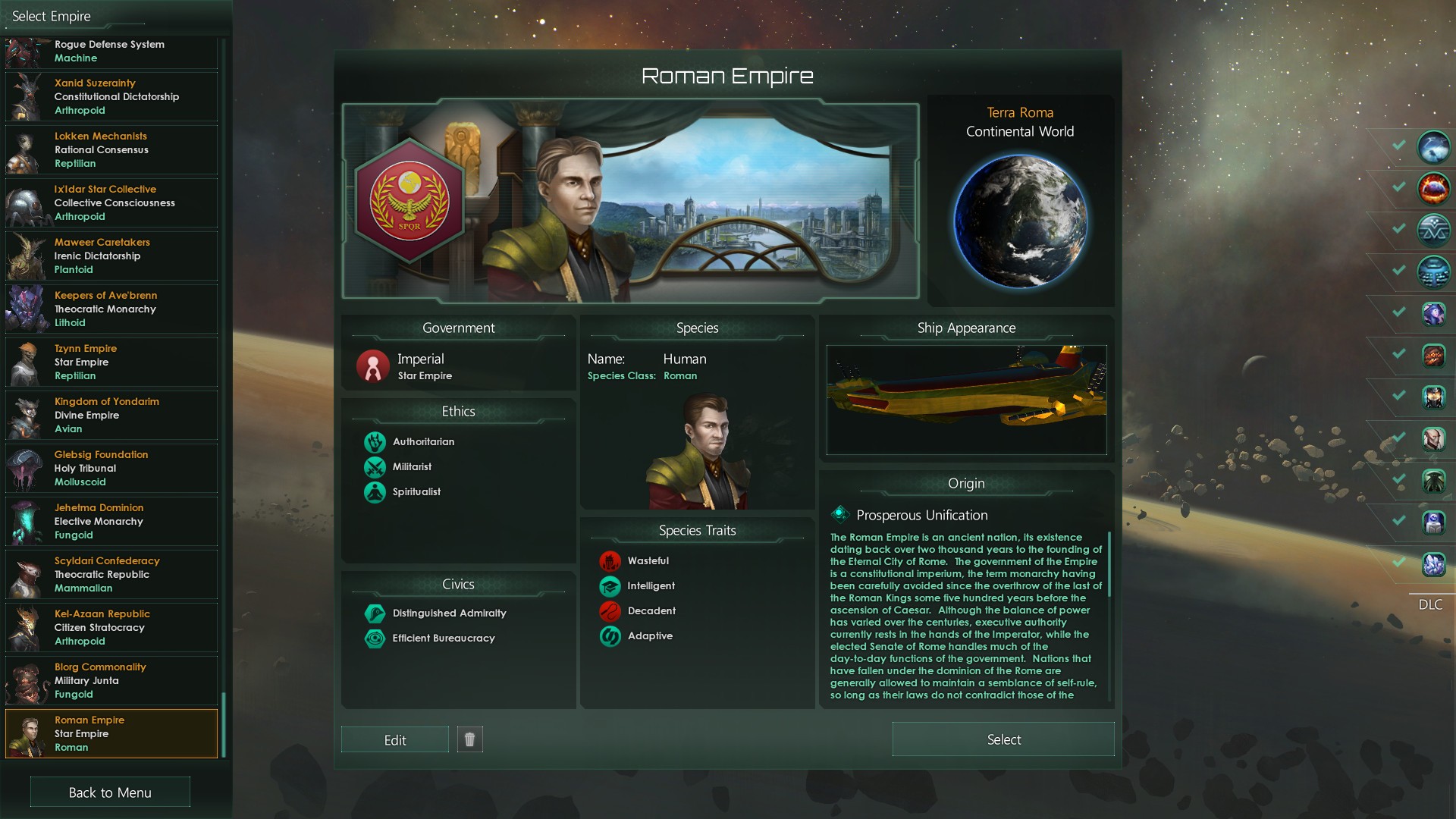Select the Roman Empire for play
This screenshot has width=1456, height=819.
(x=1003, y=739)
